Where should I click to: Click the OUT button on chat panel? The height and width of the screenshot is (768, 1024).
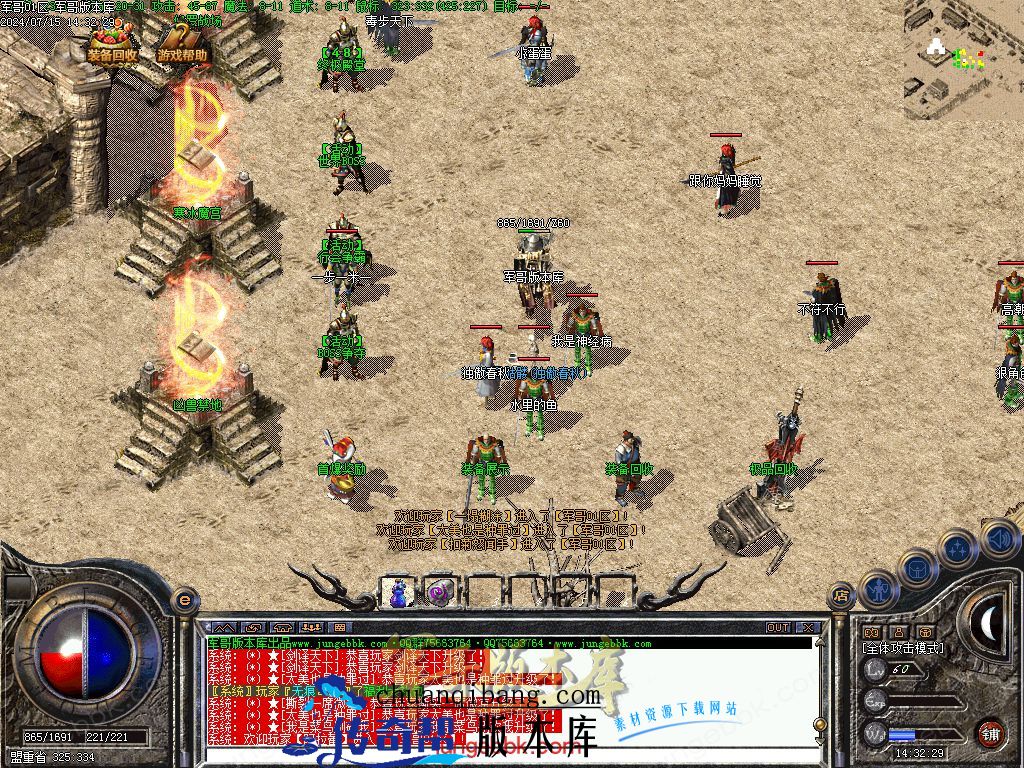click(778, 628)
